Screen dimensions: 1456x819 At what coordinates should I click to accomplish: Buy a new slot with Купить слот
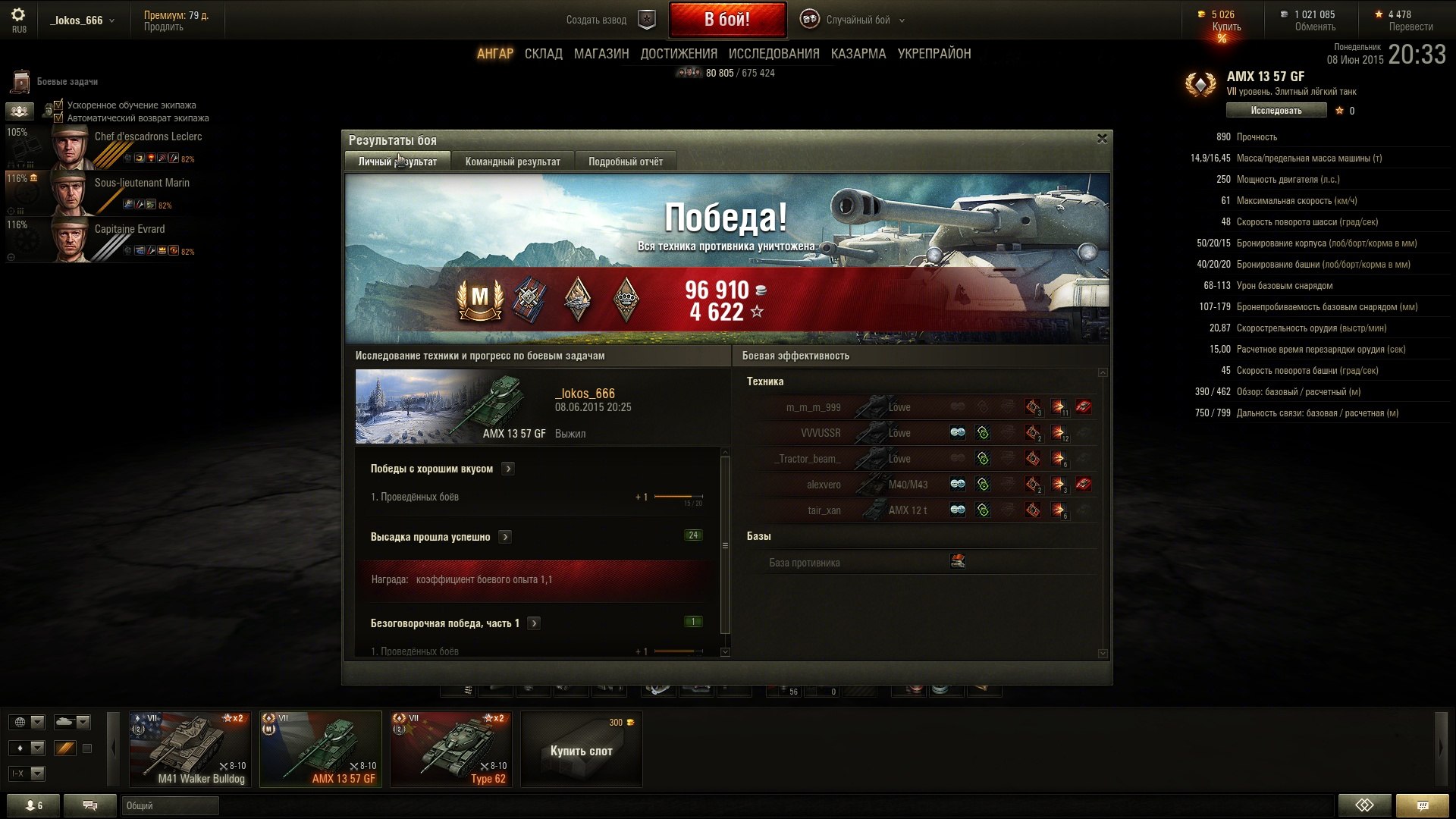coord(581,750)
